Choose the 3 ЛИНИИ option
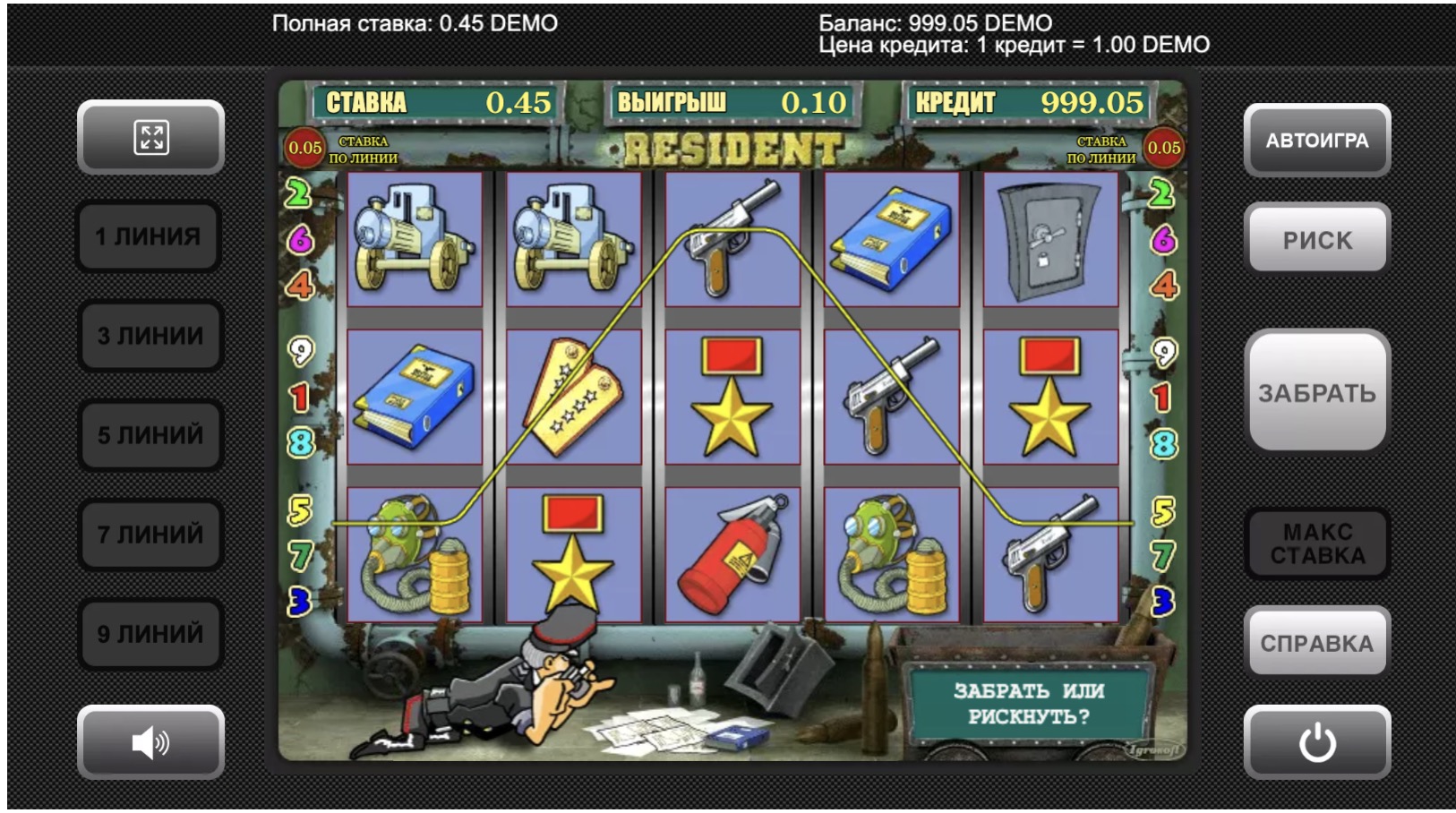 150,336
